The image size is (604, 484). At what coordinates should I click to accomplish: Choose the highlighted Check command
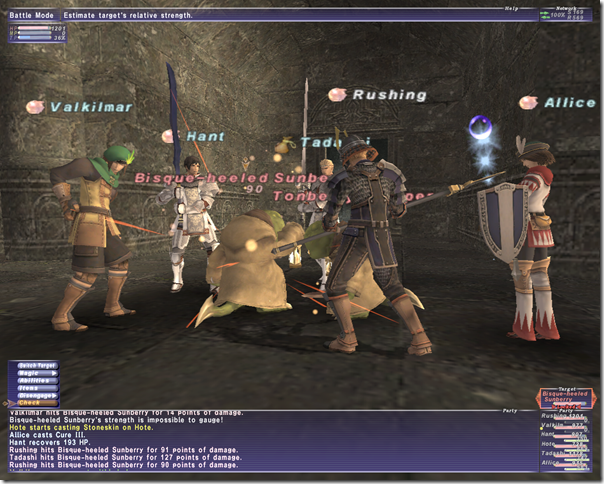pyautogui.click(x=33, y=403)
